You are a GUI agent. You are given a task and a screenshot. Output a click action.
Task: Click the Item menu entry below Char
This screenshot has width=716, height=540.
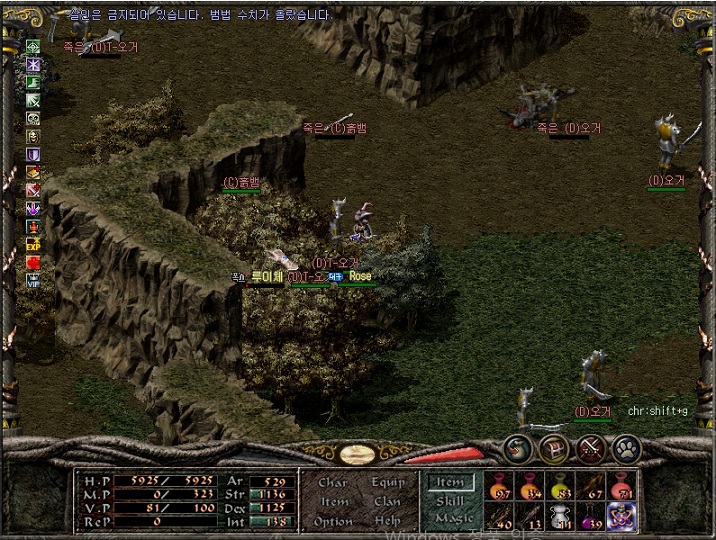[333, 502]
